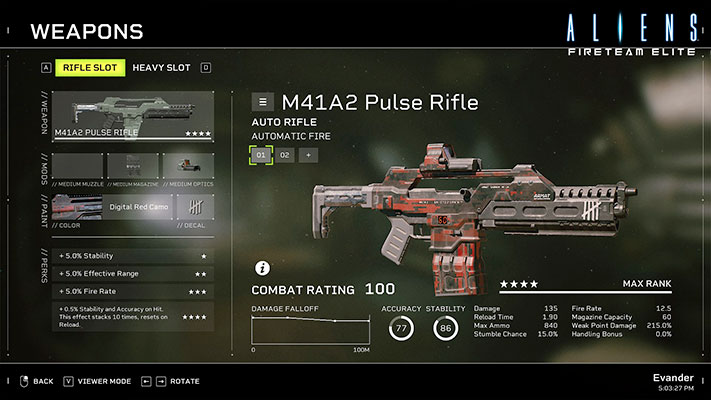Image resolution: width=711 pixels, height=400 pixels.
Task: Add a new preset with the plus button
Action: tap(308, 155)
